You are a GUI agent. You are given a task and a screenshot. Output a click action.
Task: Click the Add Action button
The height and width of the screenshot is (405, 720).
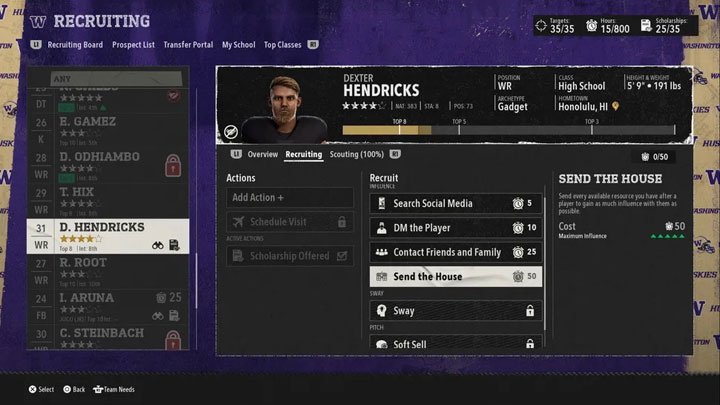290,197
